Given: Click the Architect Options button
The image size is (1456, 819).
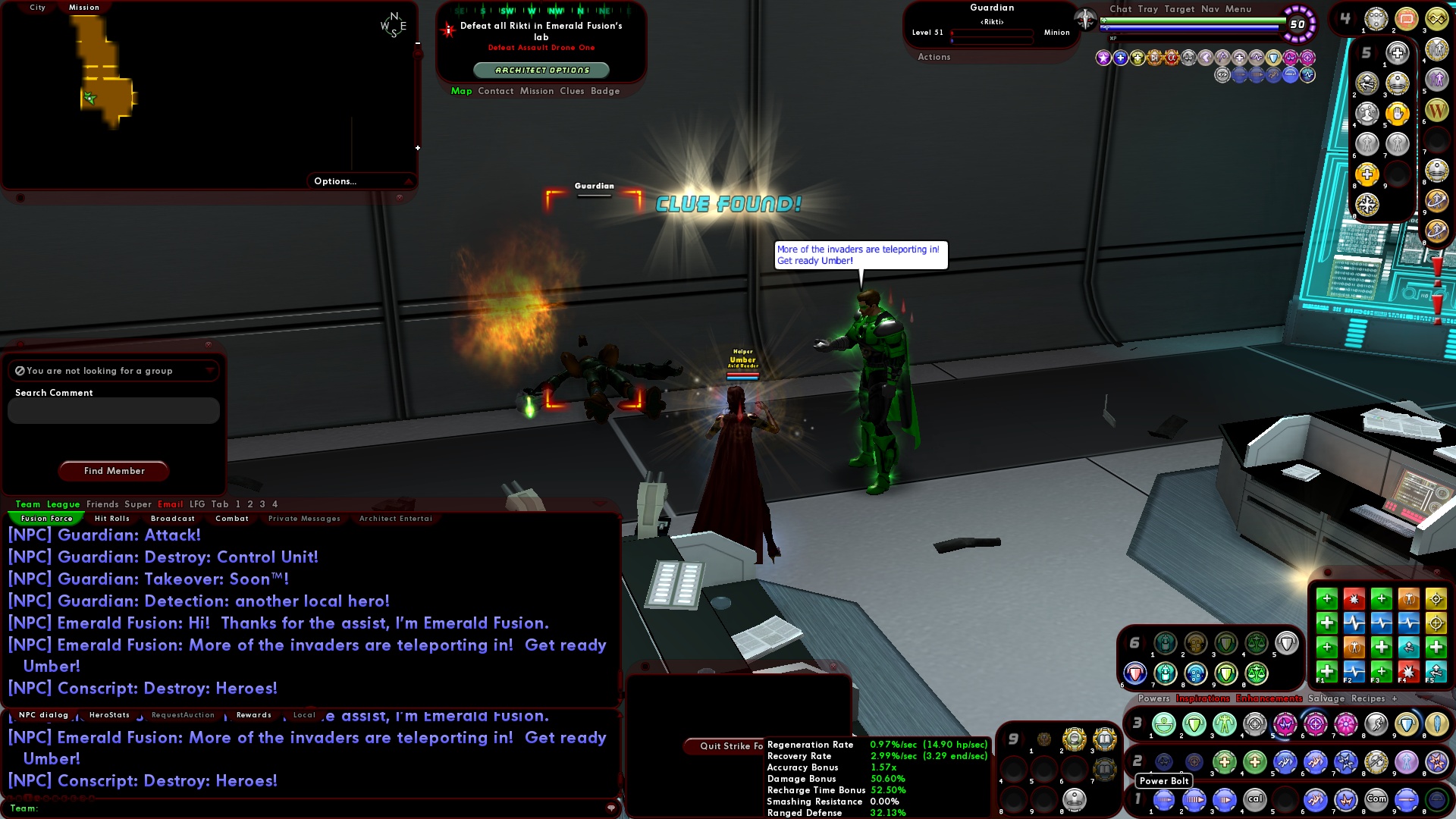Looking at the screenshot, I should pyautogui.click(x=541, y=69).
